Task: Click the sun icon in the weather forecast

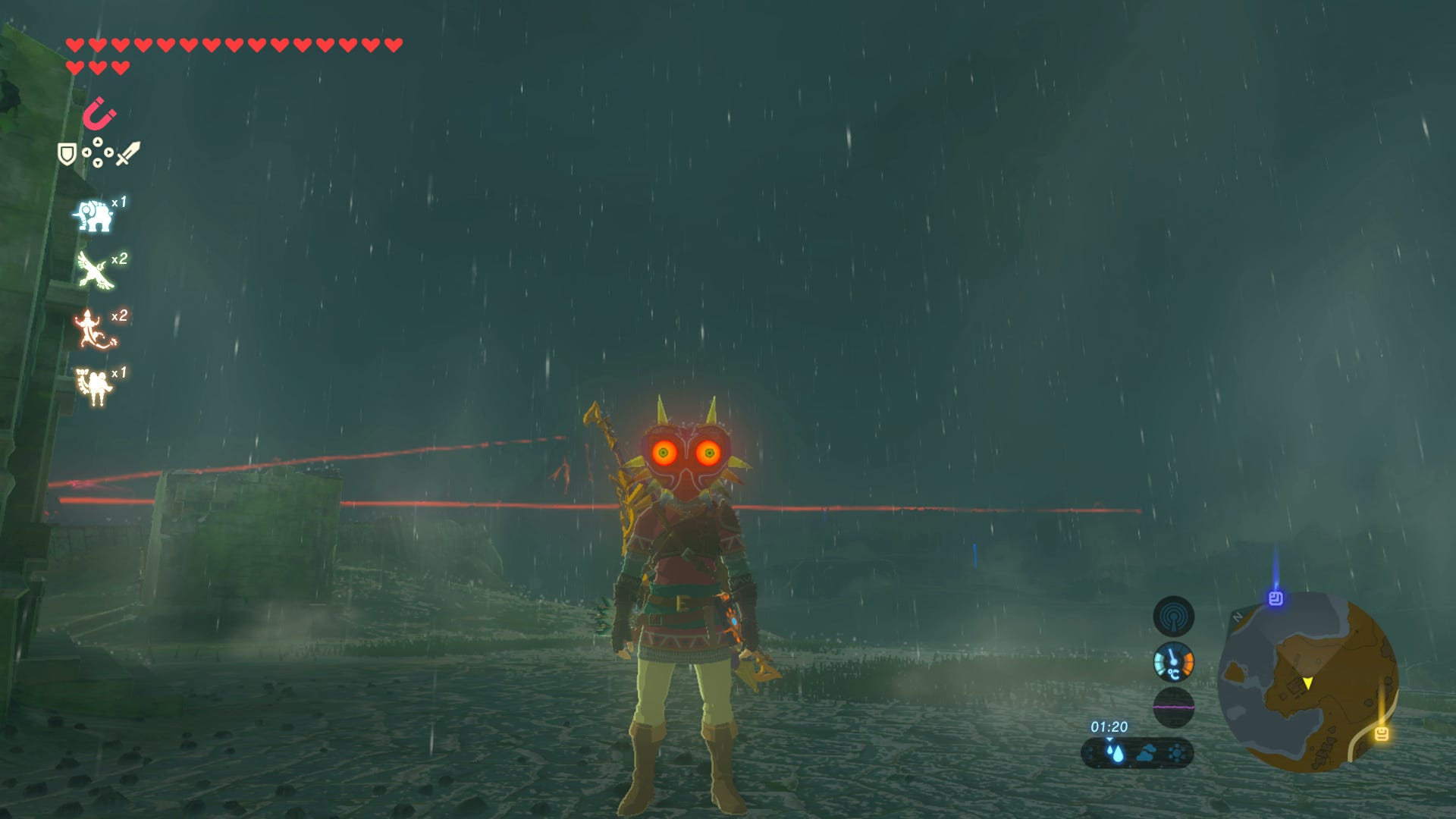Action: (1176, 755)
